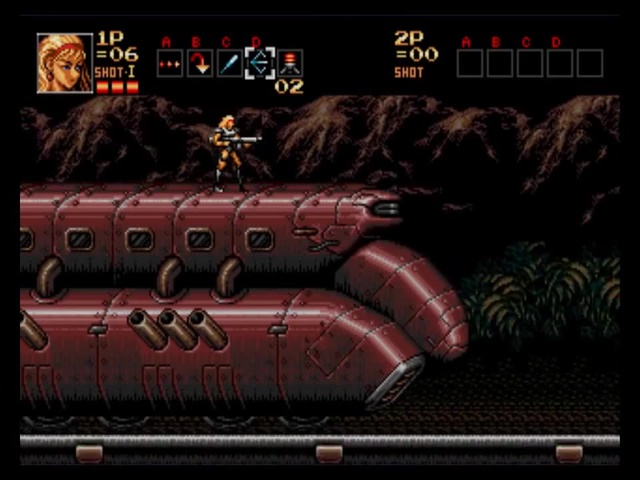Choose weapon slot B with curved arrow

tap(200, 63)
